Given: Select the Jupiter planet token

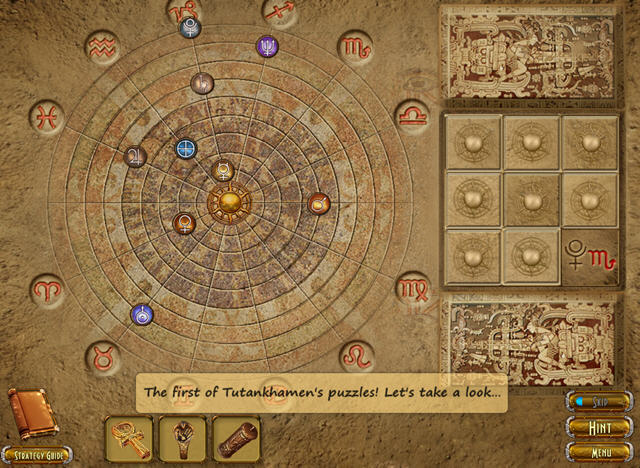Looking at the screenshot, I should pos(135,156).
